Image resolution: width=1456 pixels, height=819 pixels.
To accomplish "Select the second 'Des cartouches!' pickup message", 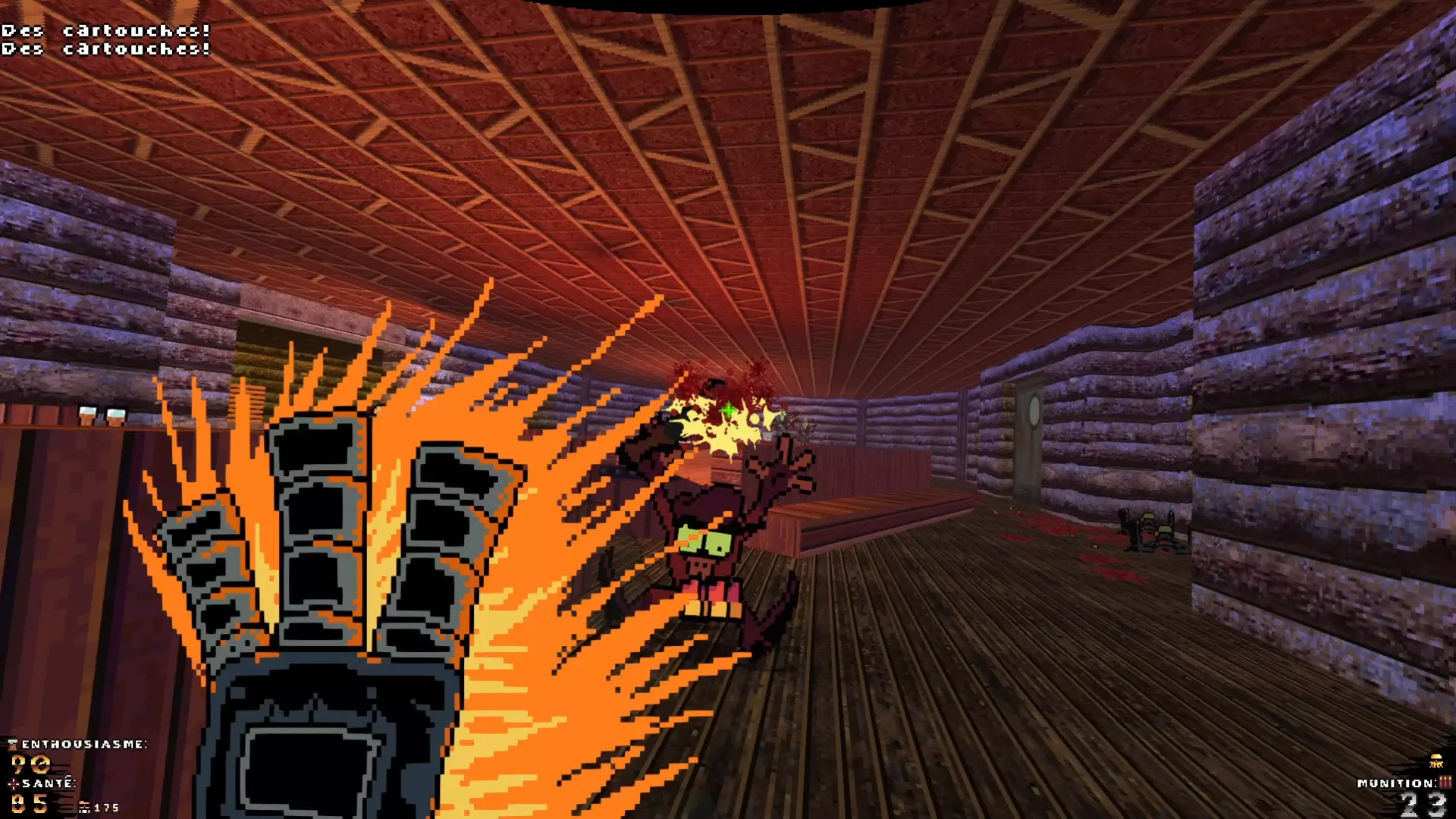I will [106, 49].
